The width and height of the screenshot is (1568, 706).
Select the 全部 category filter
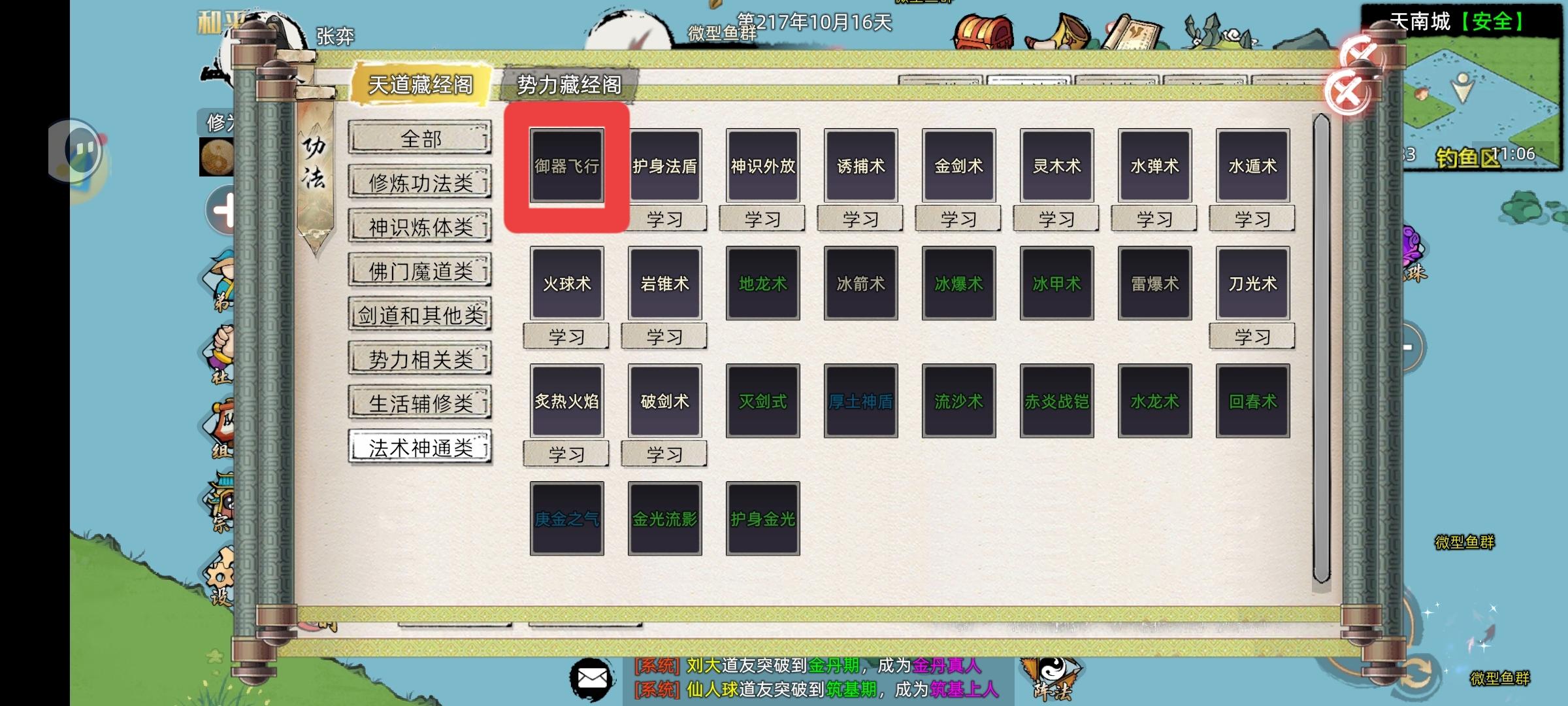tap(419, 139)
